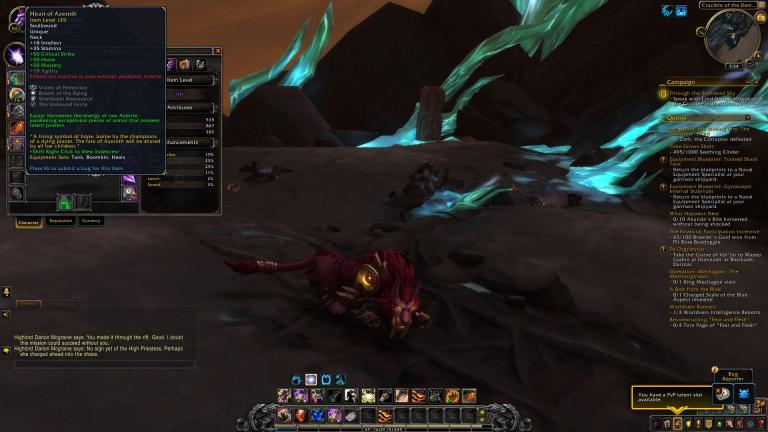This screenshot has width=768, height=432.
Task: Open the Currency tab
Action: click(x=91, y=220)
